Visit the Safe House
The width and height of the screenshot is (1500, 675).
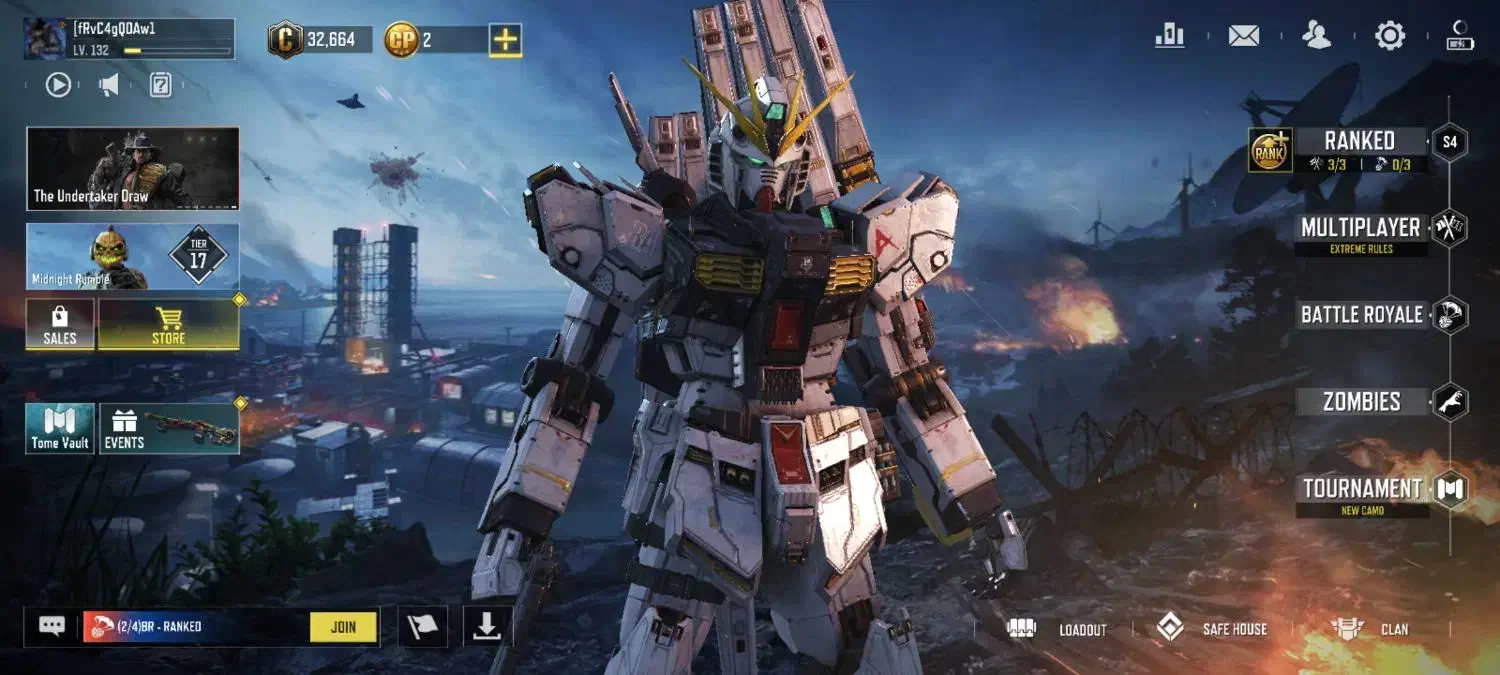(1212, 629)
